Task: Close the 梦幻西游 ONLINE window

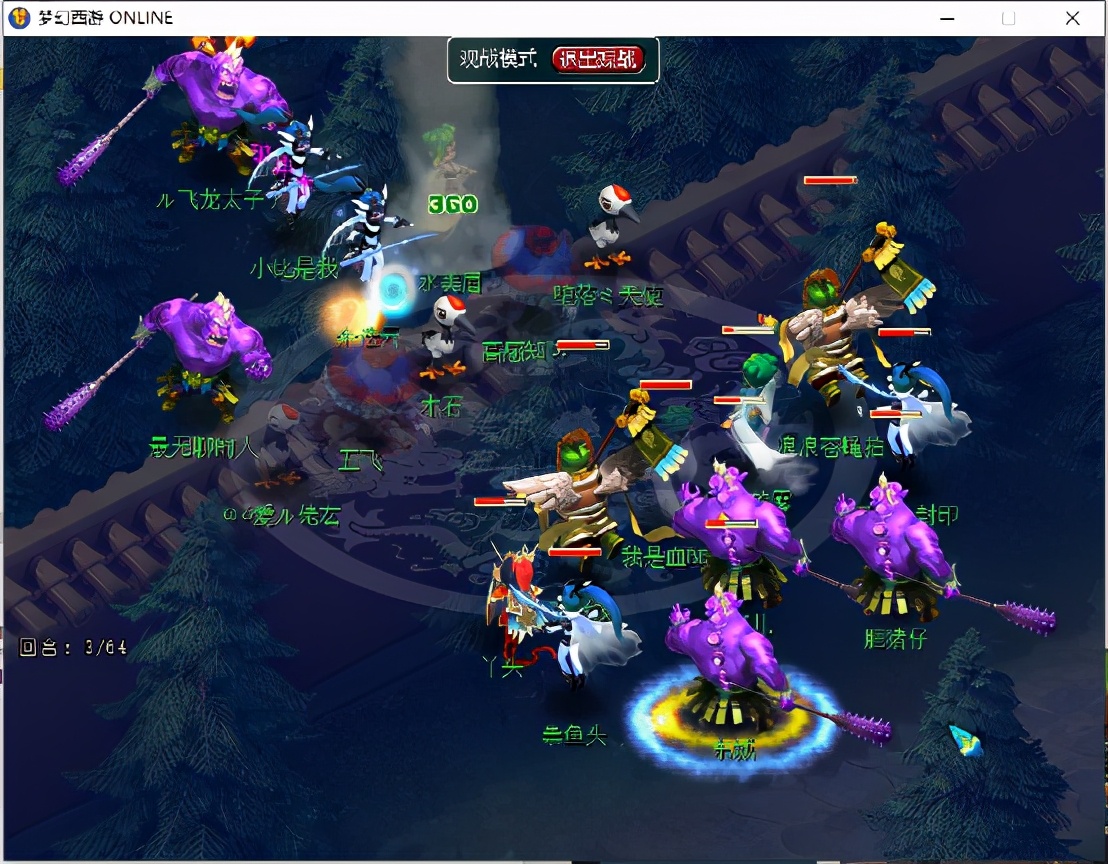Action: click(x=1072, y=18)
